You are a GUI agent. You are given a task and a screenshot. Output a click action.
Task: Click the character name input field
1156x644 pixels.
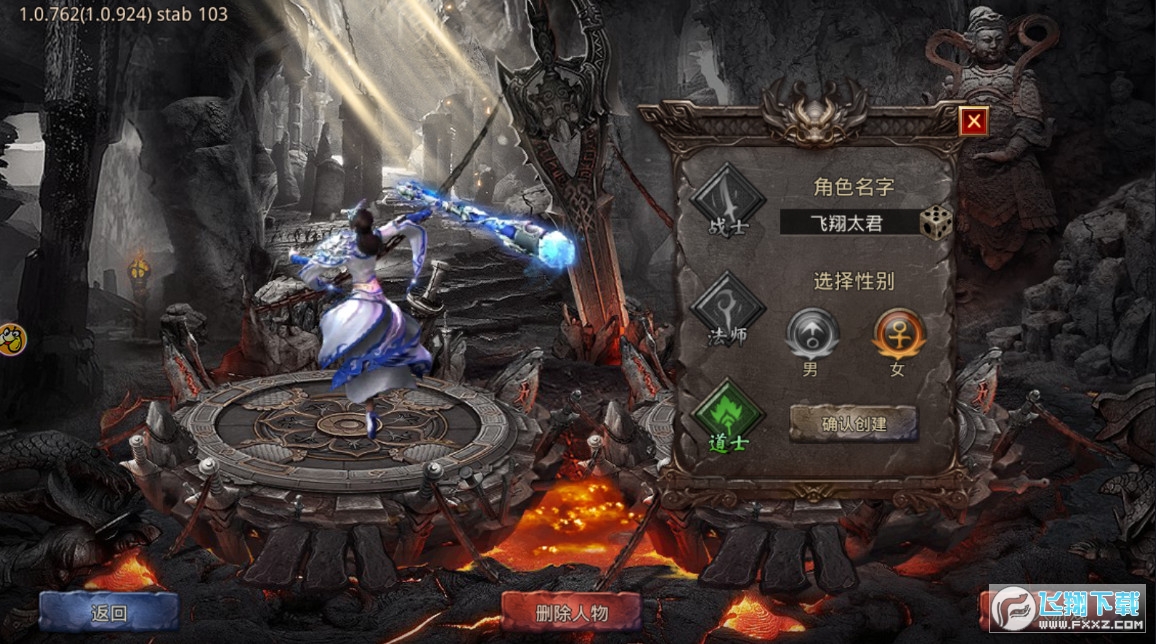click(848, 222)
